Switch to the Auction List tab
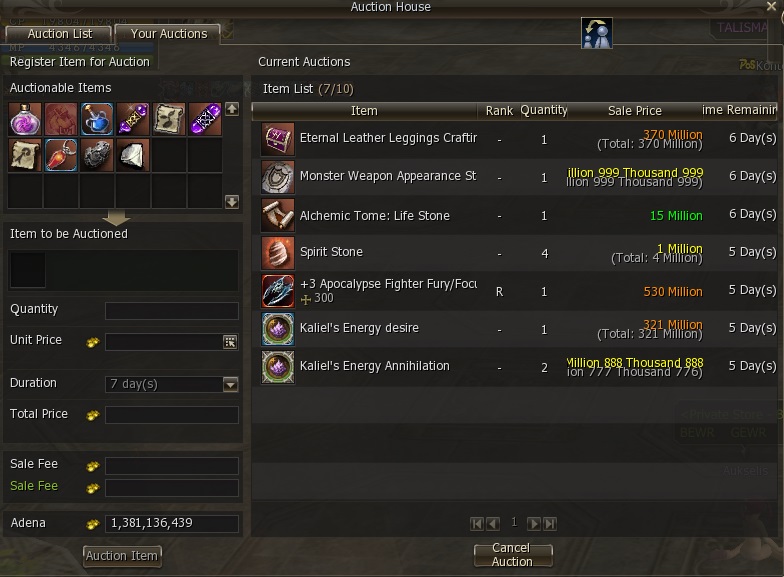784x577 pixels. pyautogui.click(x=60, y=34)
